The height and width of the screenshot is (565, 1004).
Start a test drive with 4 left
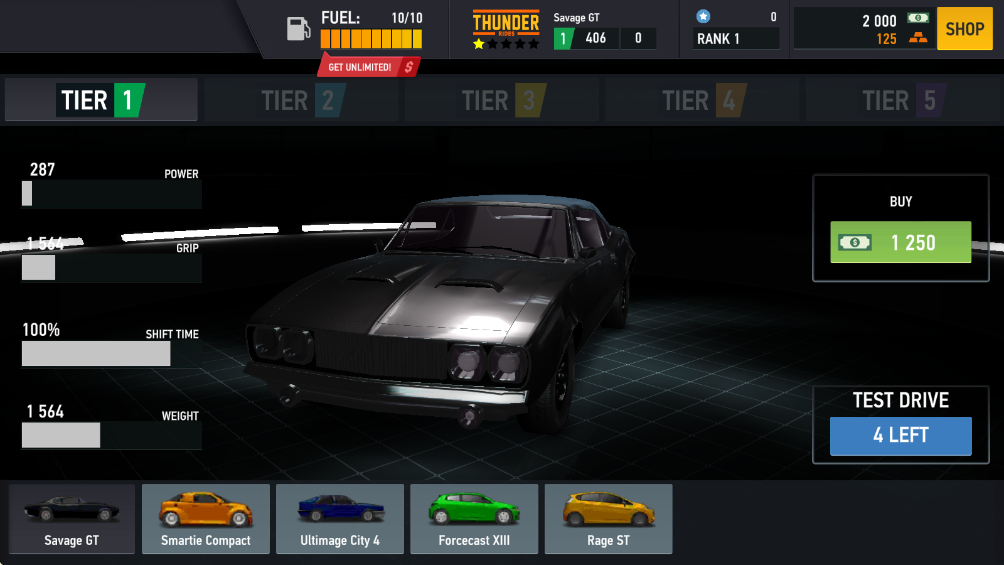[x=900, y=436]
